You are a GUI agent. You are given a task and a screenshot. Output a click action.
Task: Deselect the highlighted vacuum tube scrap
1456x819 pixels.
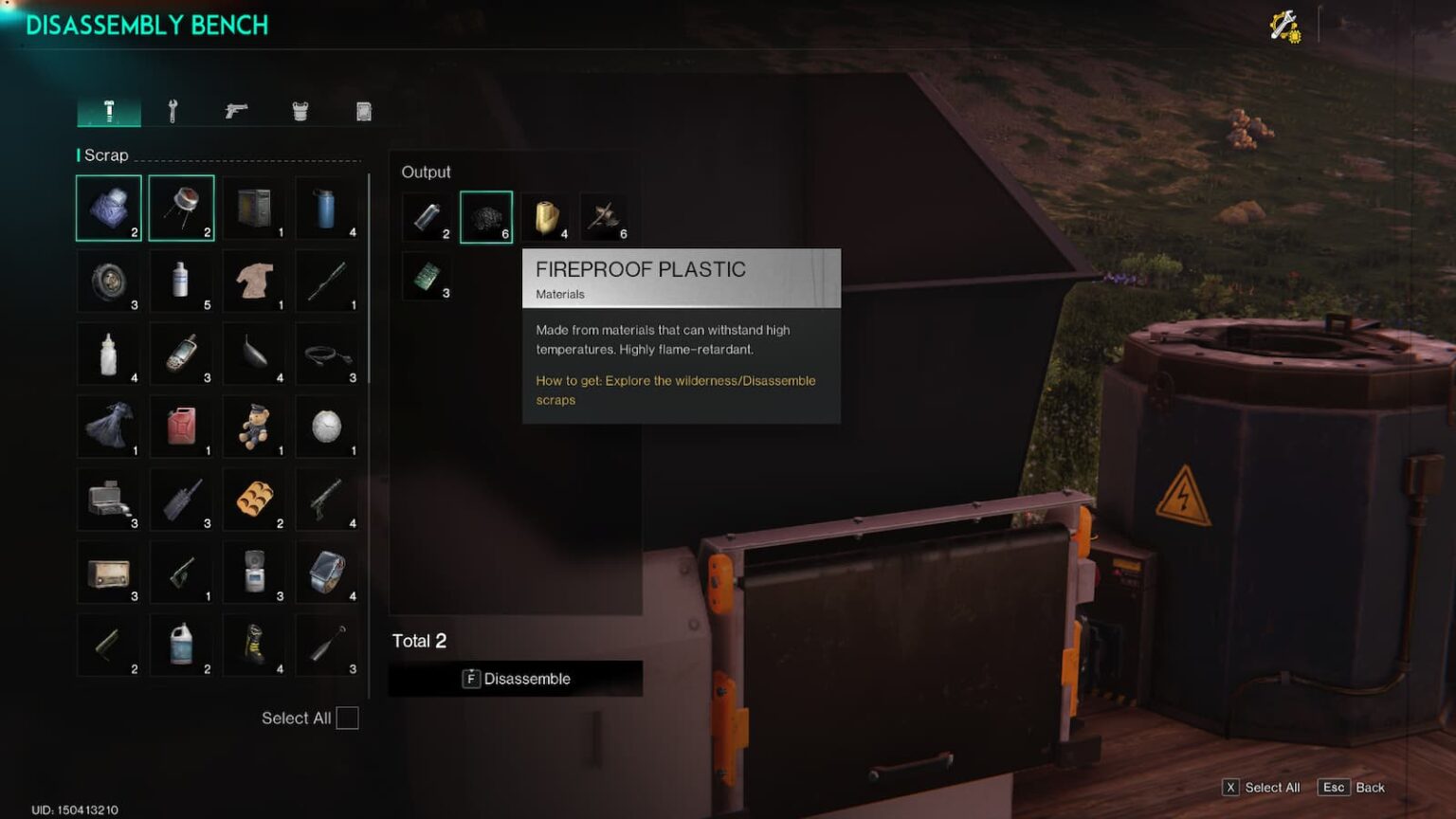click(x=181, y=208)
